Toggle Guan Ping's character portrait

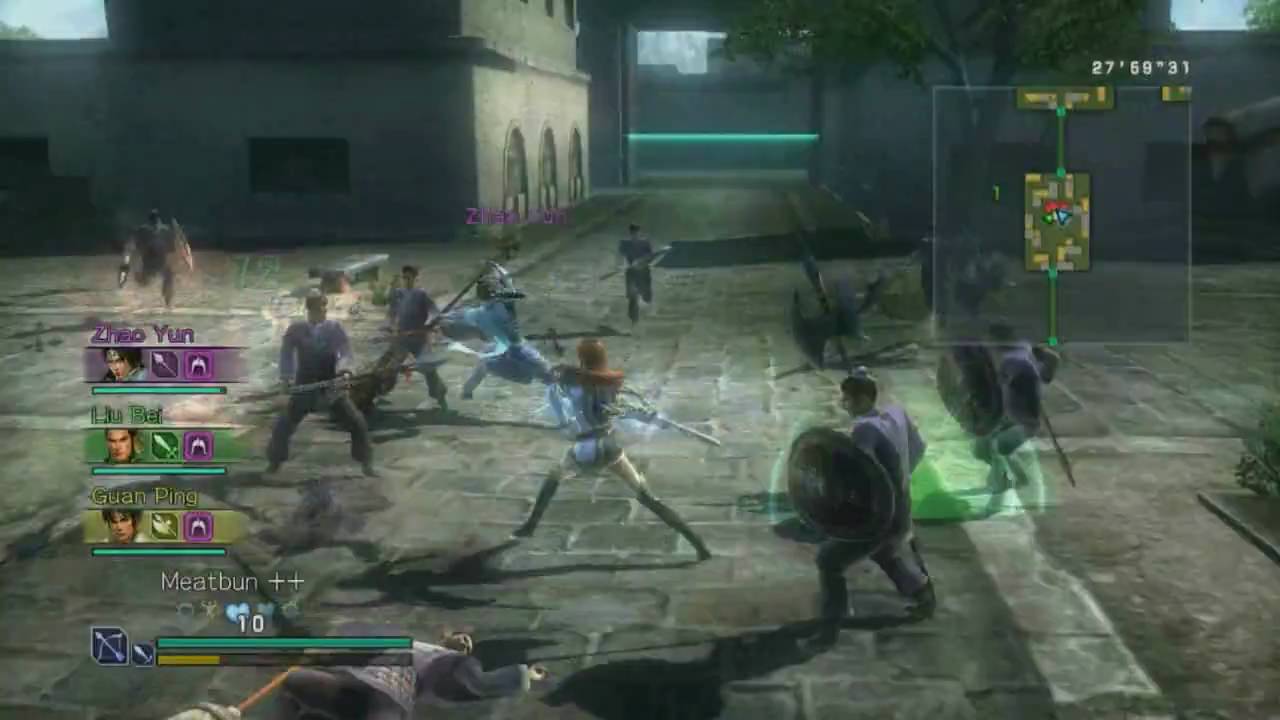click(x=122, y=525)
